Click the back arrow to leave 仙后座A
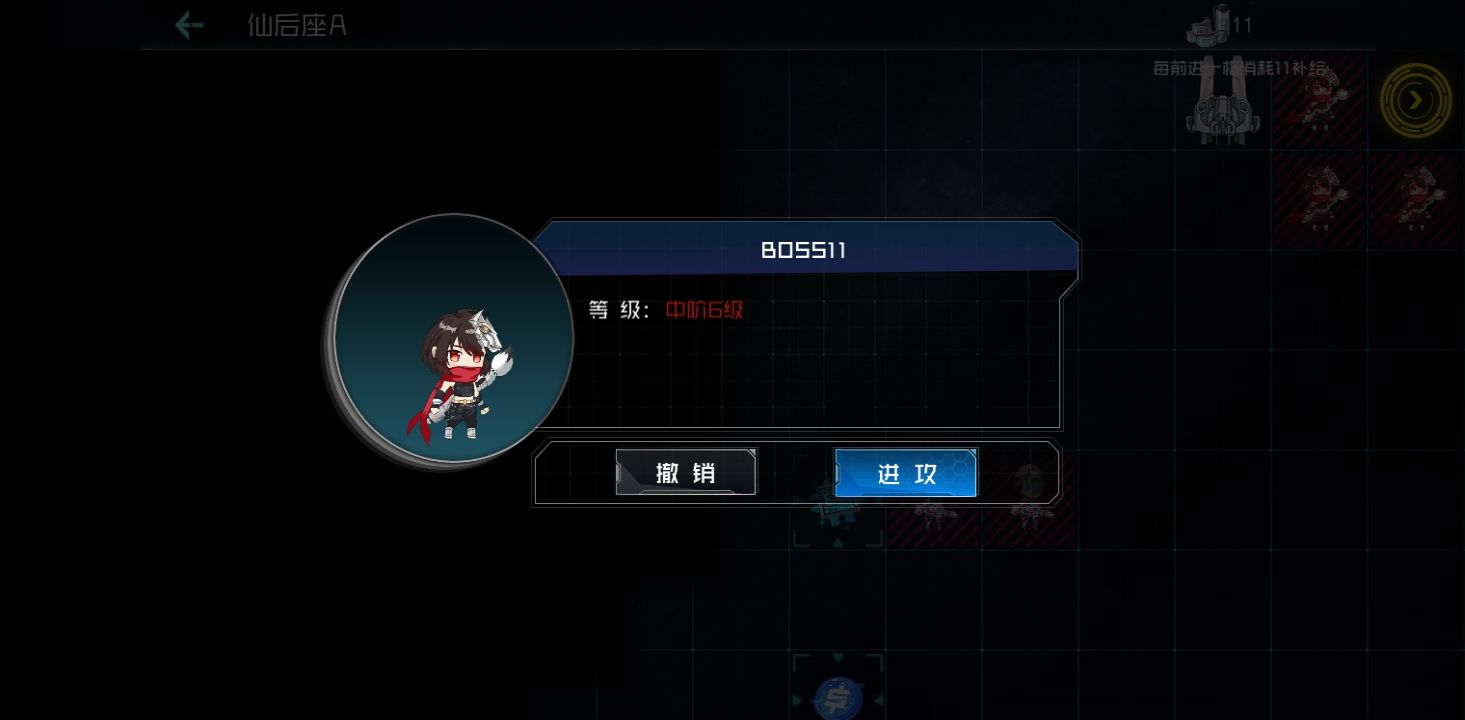 click(188, 26)
